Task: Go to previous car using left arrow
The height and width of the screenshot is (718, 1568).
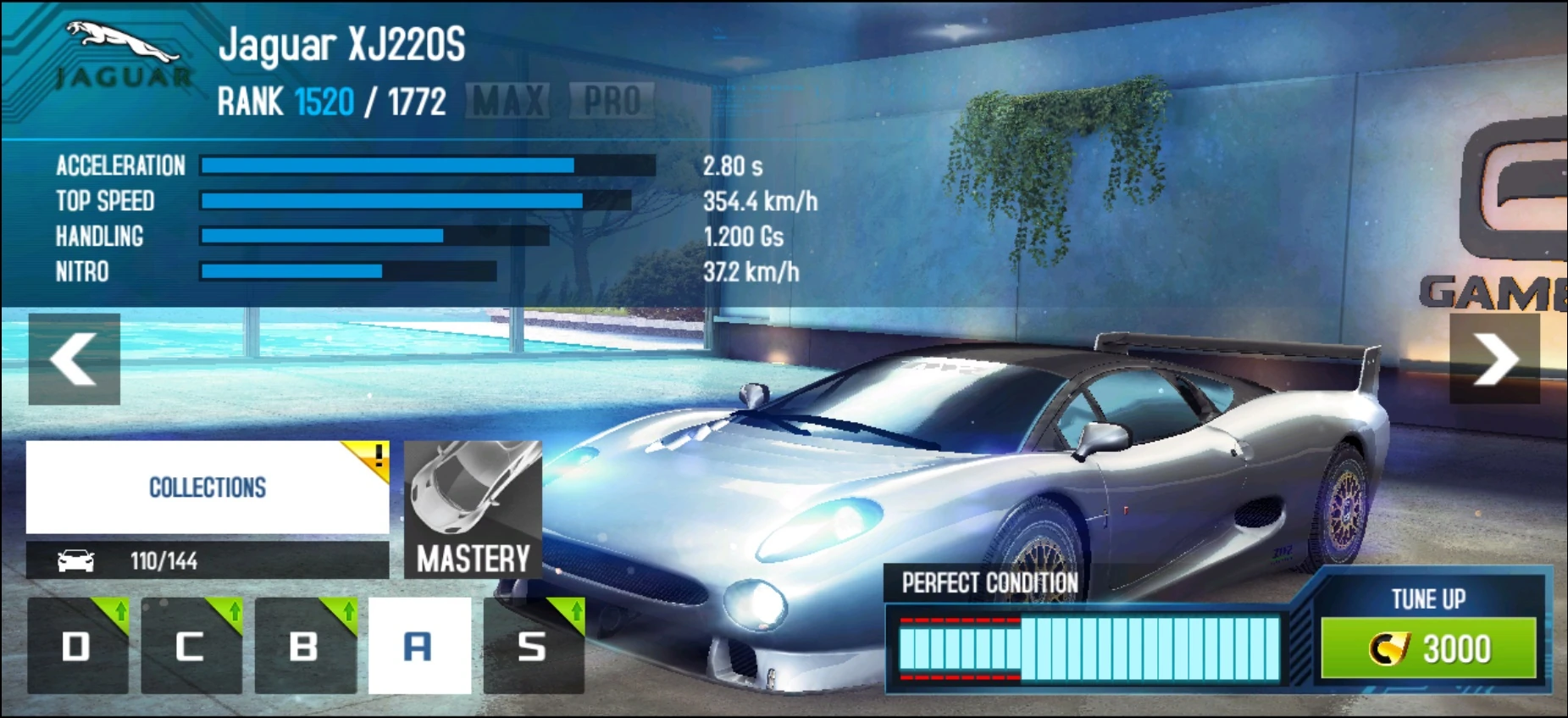Action: (75, 358)
